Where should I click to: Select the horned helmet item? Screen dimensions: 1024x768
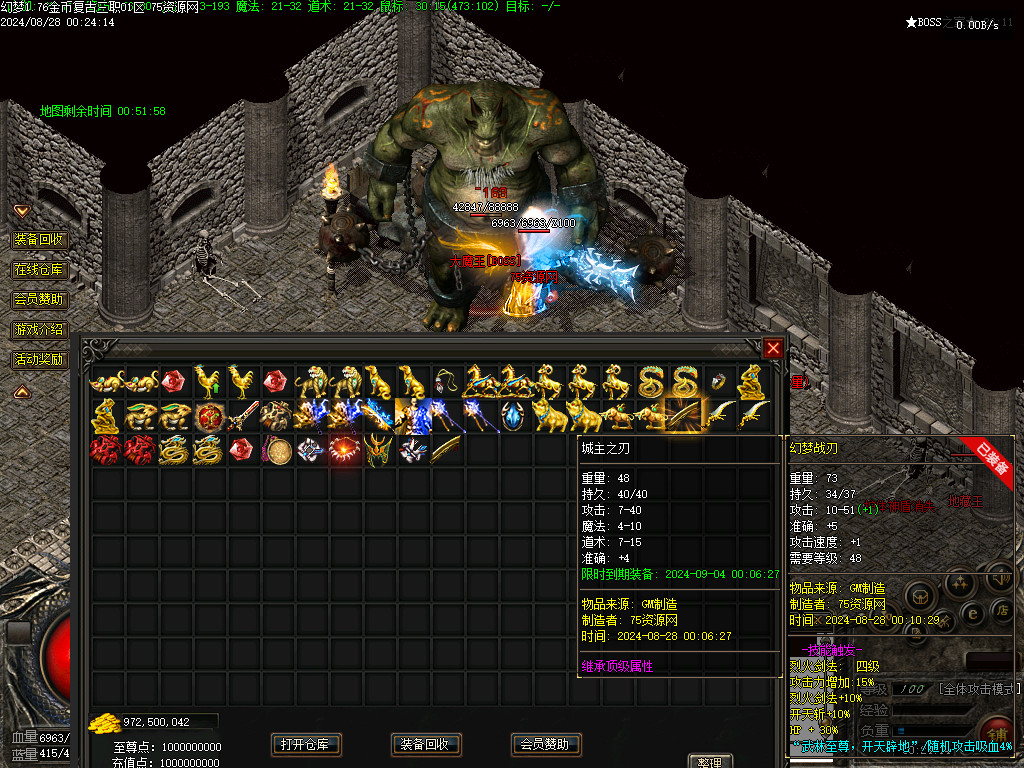(378, 450)
